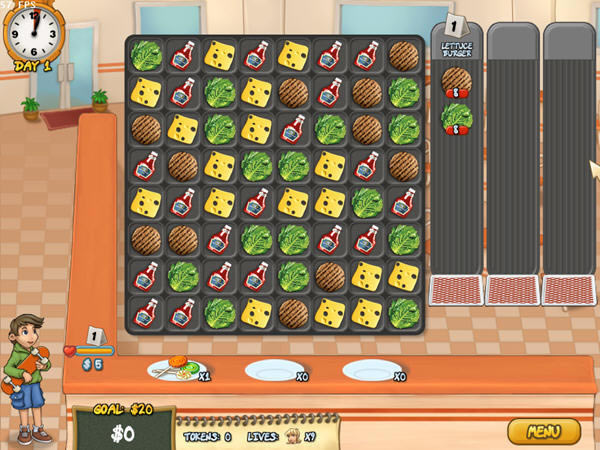Select the ketchup tile in the board's bottom-left corner

click(145, 312)
